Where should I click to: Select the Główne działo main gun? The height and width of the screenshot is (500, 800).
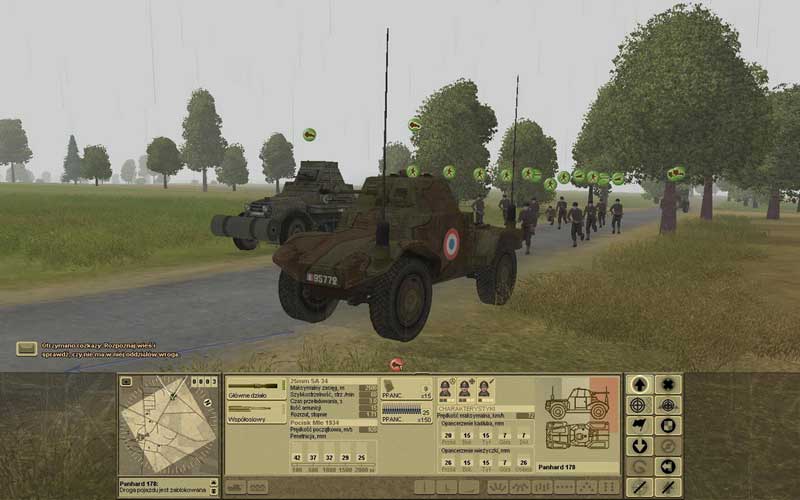pos(256,389)
